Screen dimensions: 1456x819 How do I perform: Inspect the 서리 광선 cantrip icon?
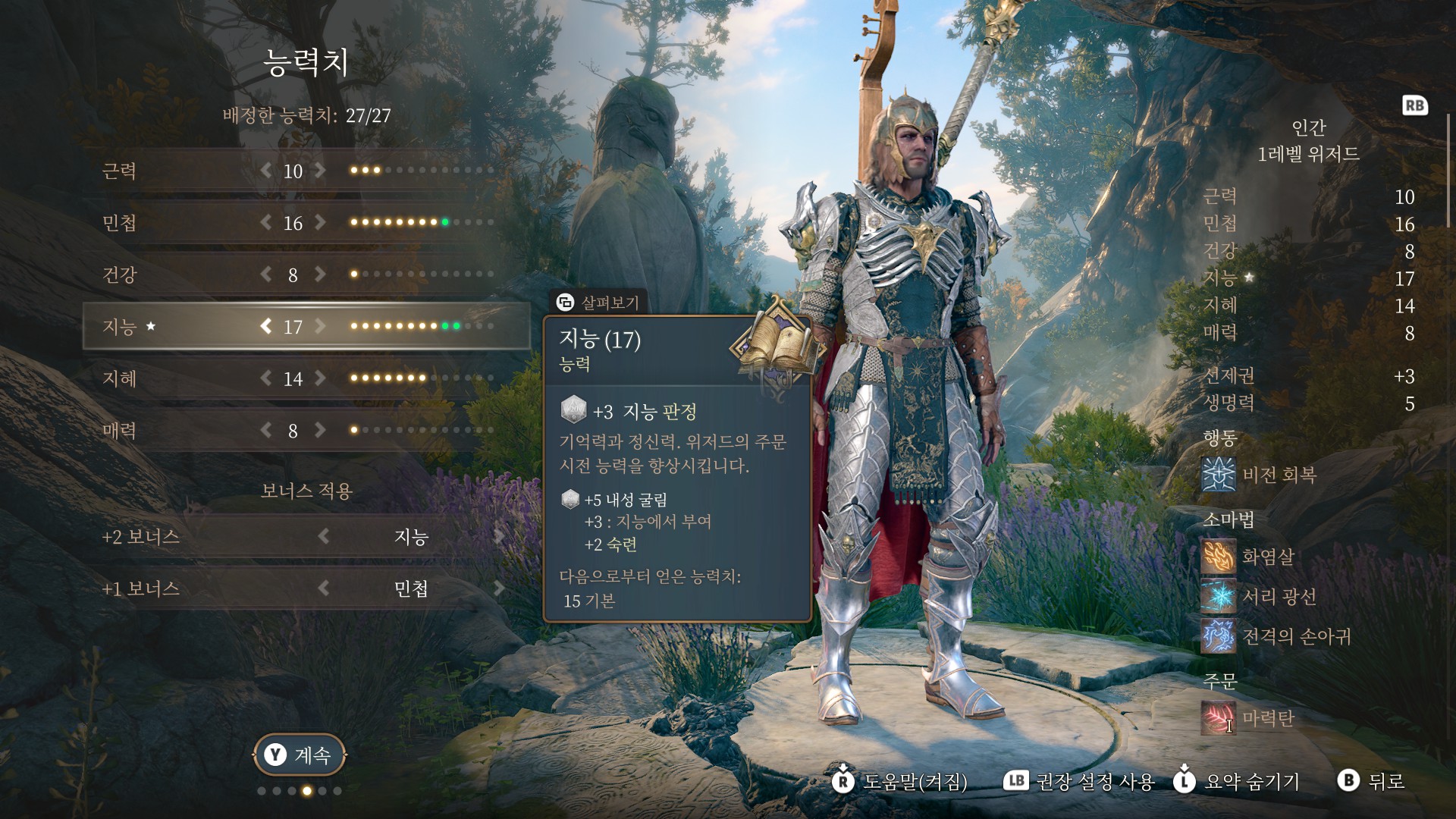(x=1218, y=597)
